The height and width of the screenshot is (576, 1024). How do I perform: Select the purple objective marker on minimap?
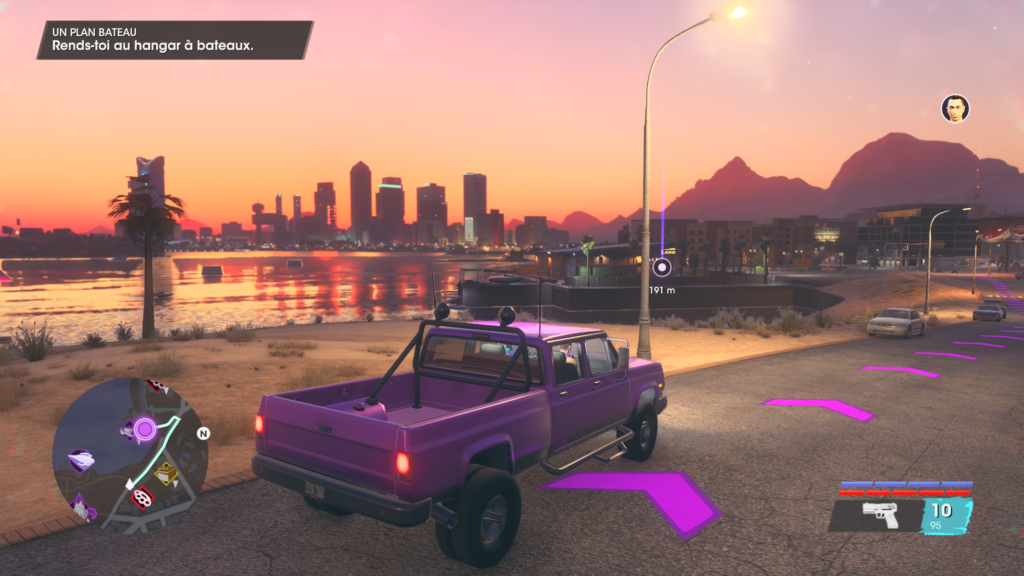click(145, 430)
